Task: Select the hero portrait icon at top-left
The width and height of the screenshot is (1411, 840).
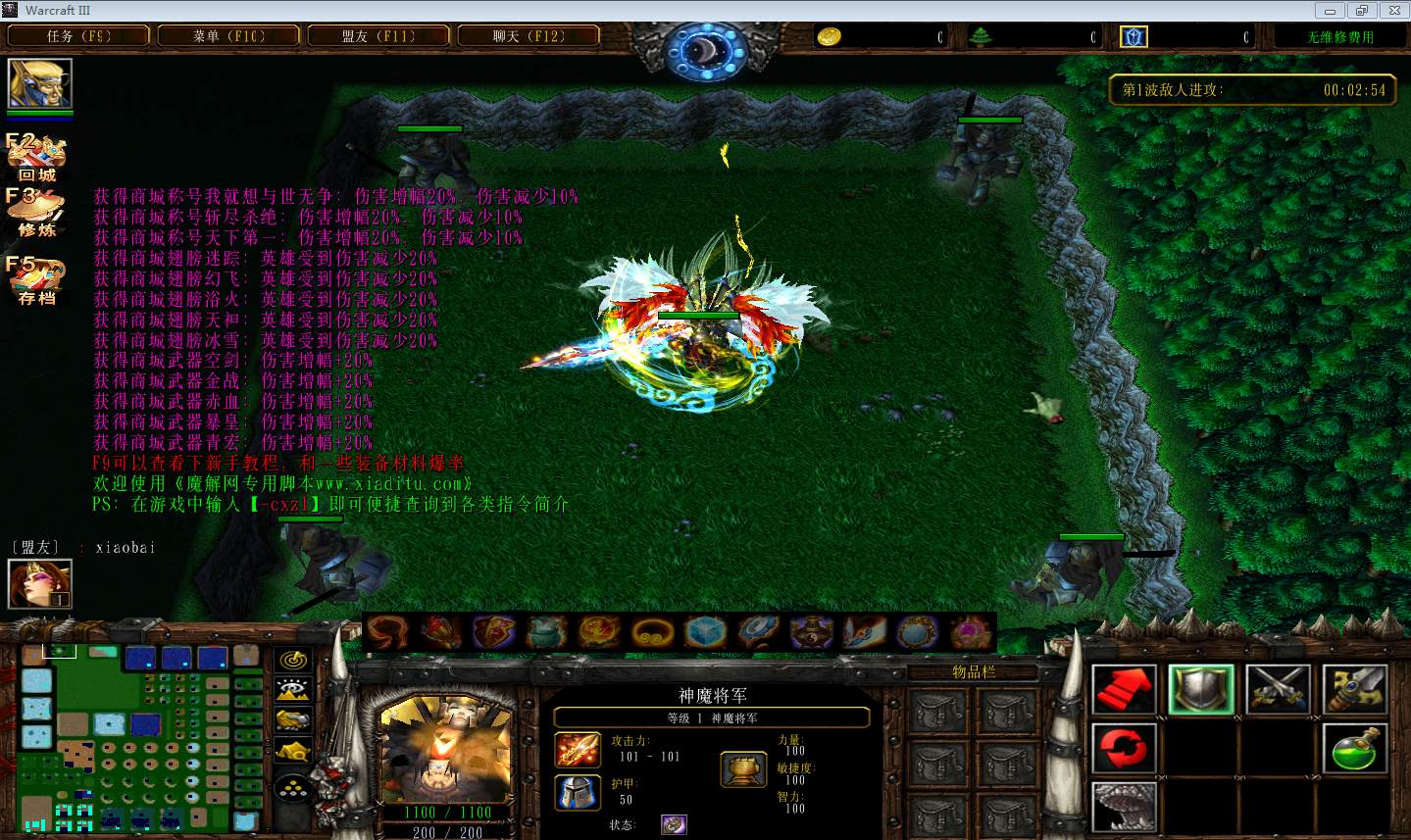Action: [40, 84]
